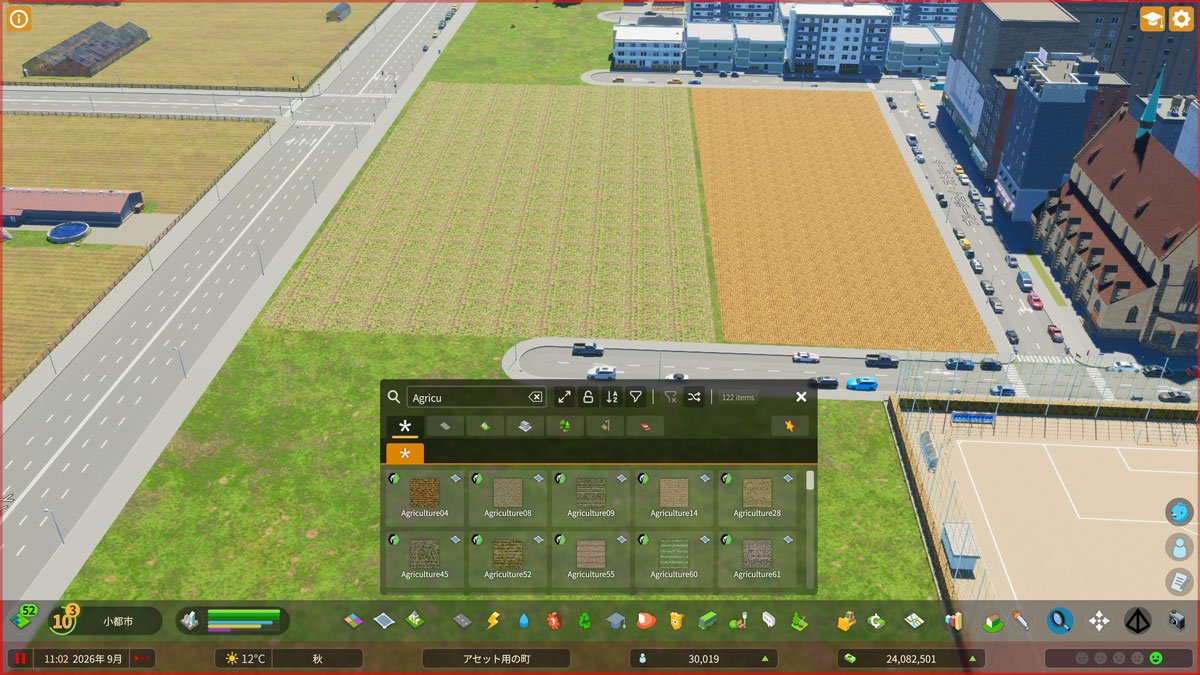Select the Agriculture04 surface thumbnail

point(424,494)
